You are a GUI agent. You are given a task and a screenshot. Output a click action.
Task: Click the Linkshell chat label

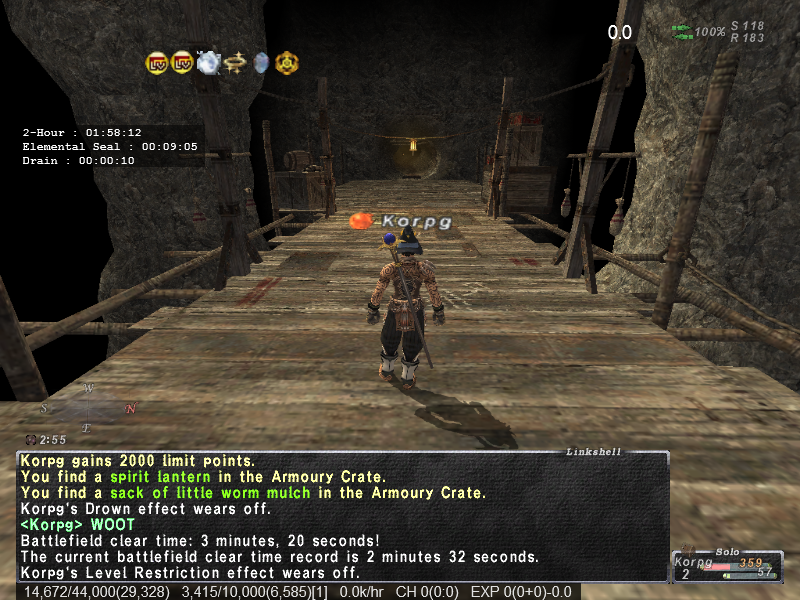pyautogui.click(x=593, y=452)
